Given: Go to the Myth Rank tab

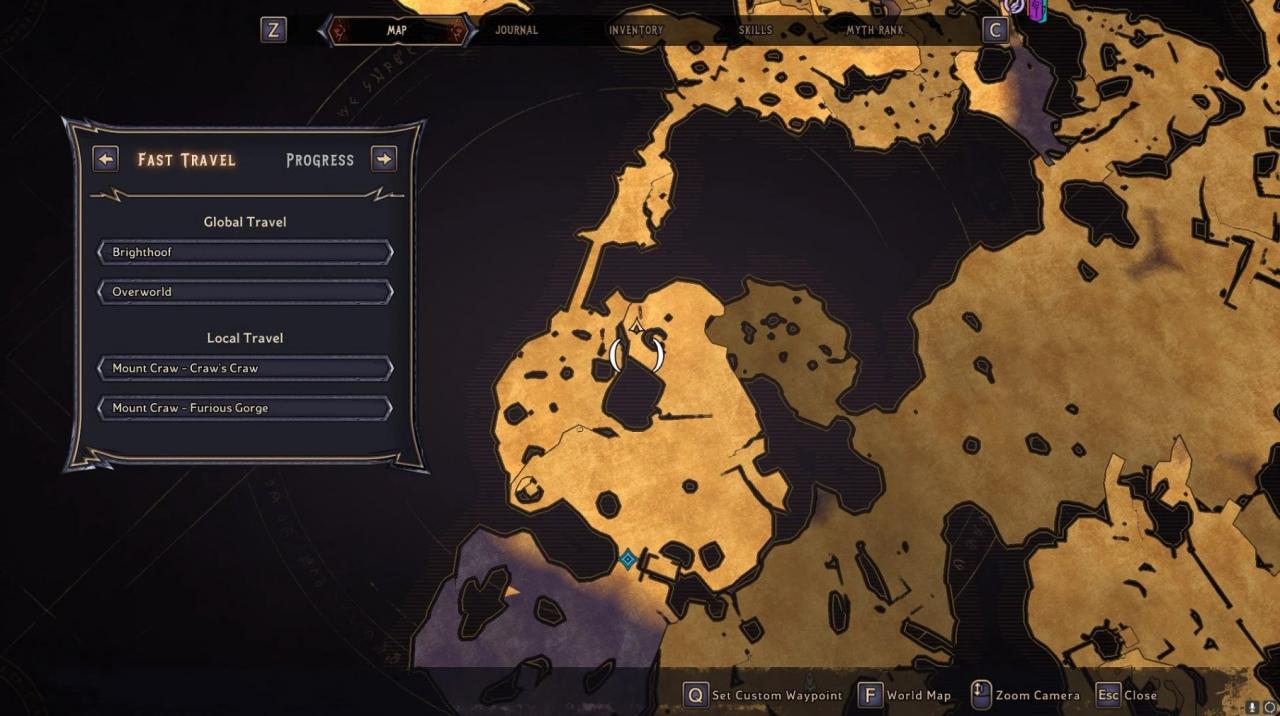Looking at the screenshot, I should [x=874, y=30].
